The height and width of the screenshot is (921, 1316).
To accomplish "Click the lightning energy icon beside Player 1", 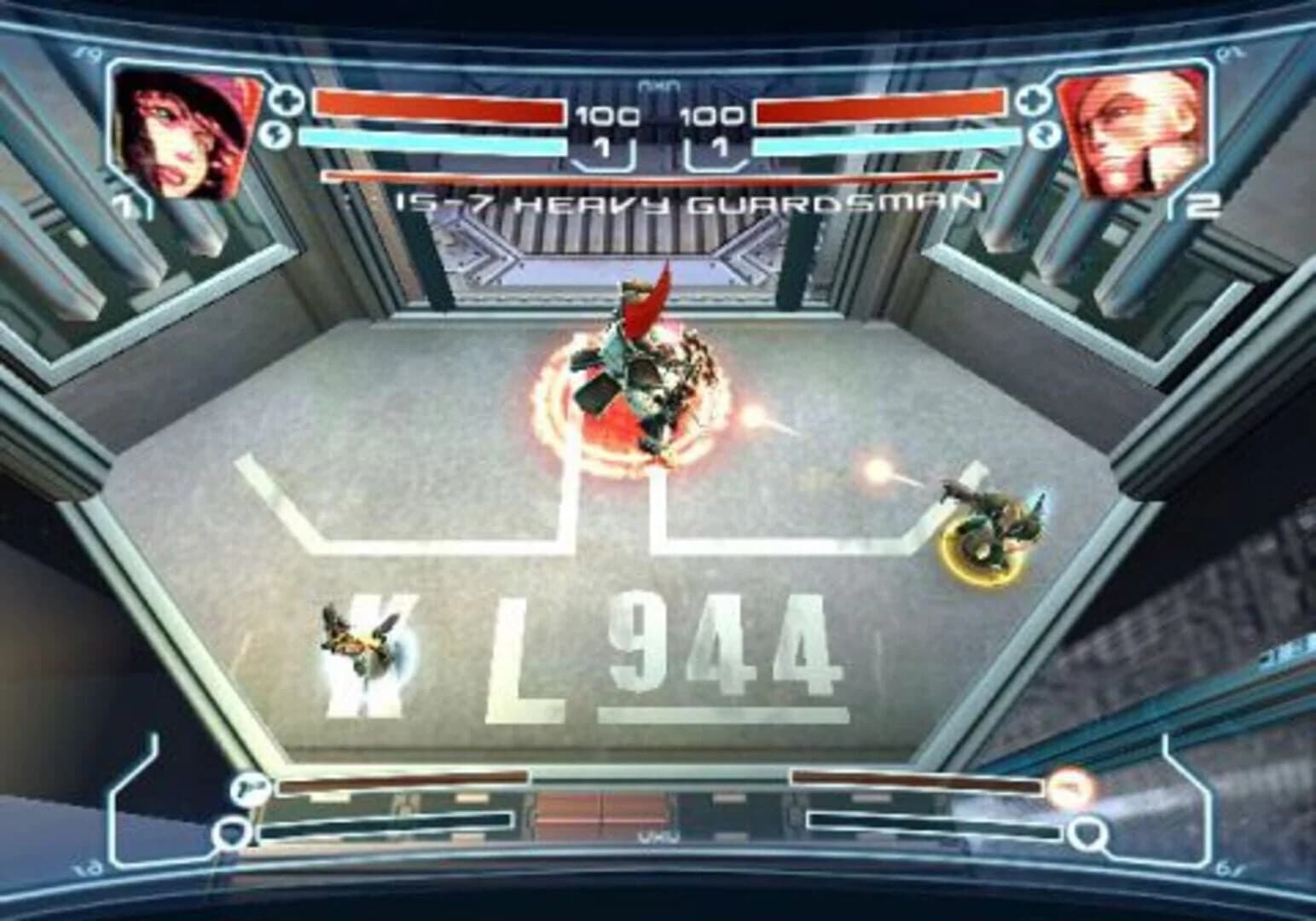I will (x=277, y=134).
